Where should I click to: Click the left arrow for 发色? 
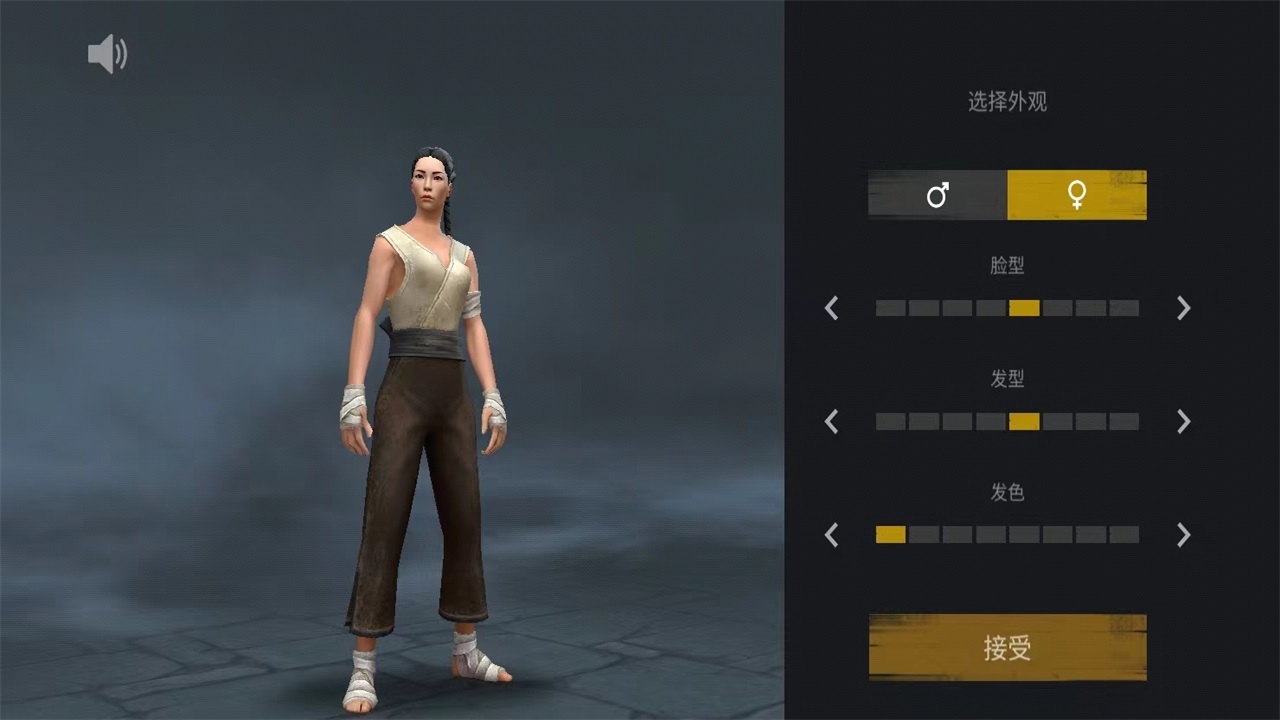click(831, 535)
